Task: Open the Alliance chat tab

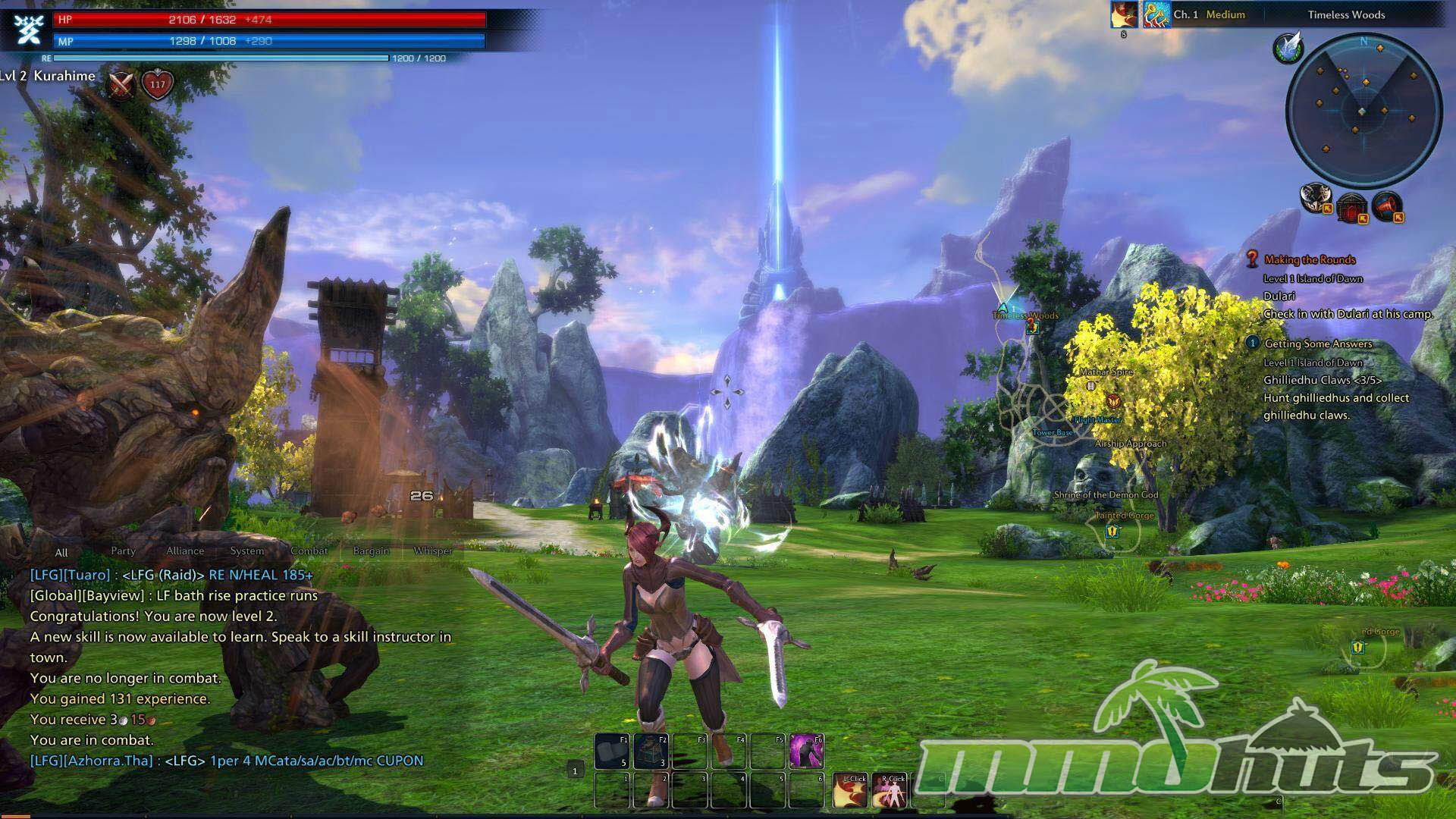Action: tap(185, 551)
